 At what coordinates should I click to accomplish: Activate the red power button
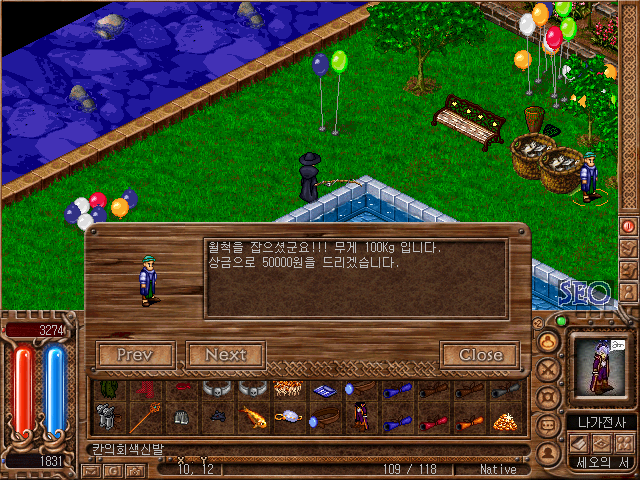click(628, 226)
